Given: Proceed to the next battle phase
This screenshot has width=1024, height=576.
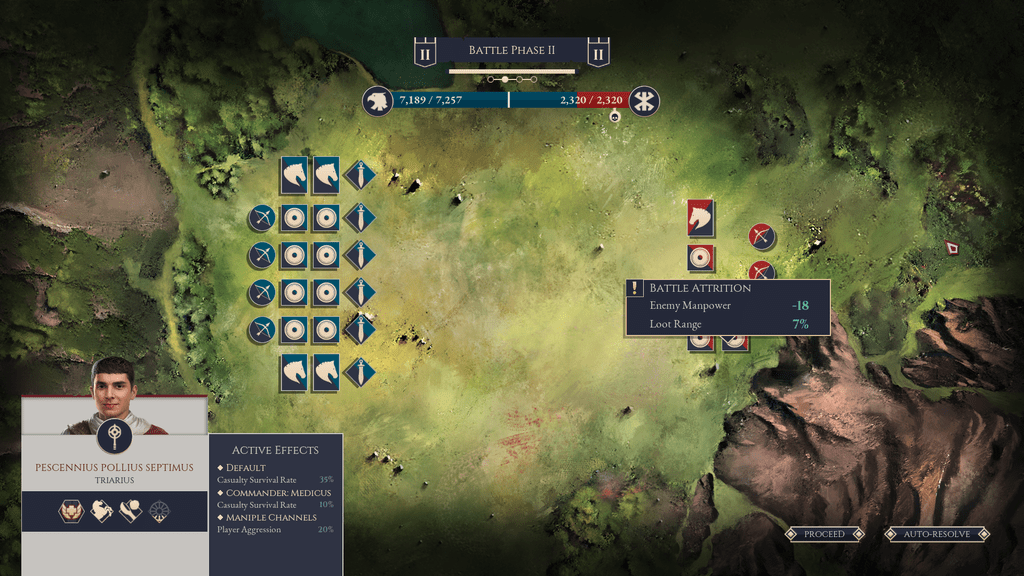Looking at the screenshot, I should click(x=824, y=534).
